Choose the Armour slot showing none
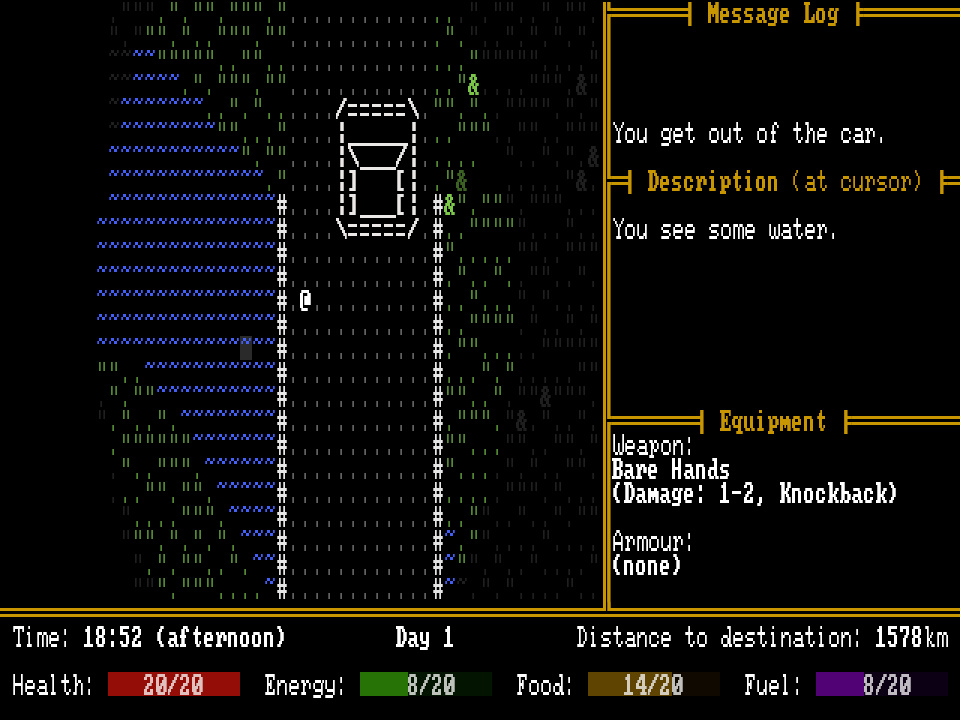 646,565
